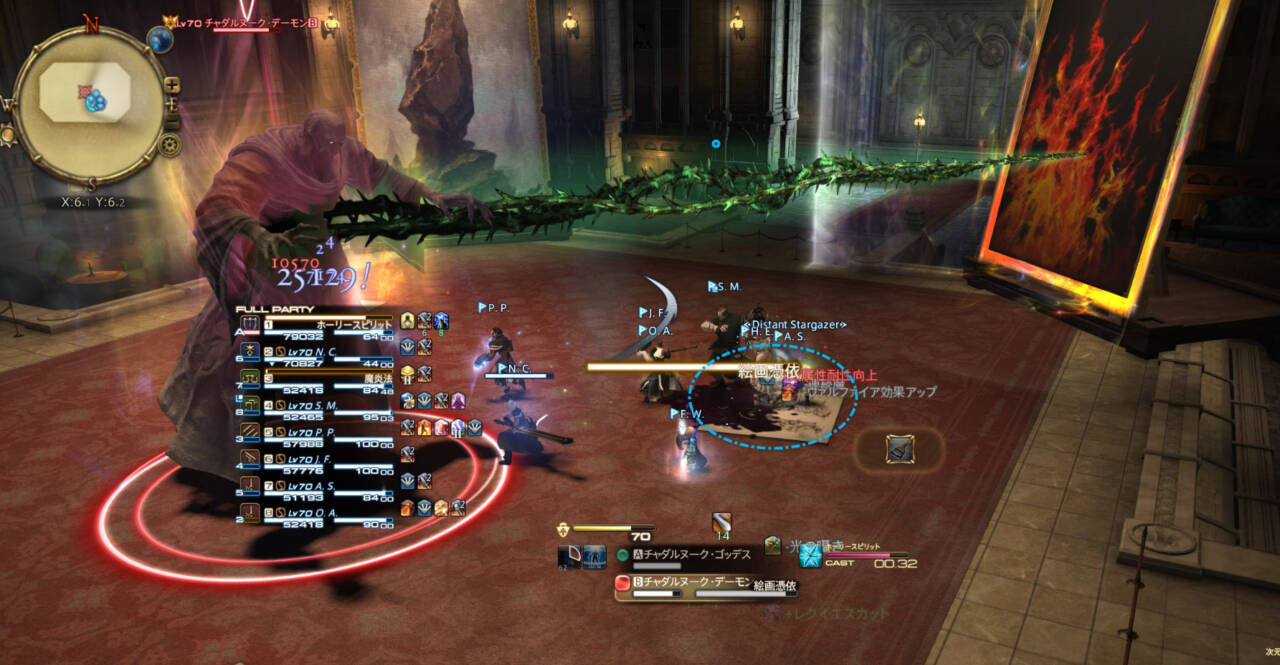The image size is (1280, 665).
Task: Zoom out the minimap with minus button
Action: pyautogui.click(x=172, y=122)
